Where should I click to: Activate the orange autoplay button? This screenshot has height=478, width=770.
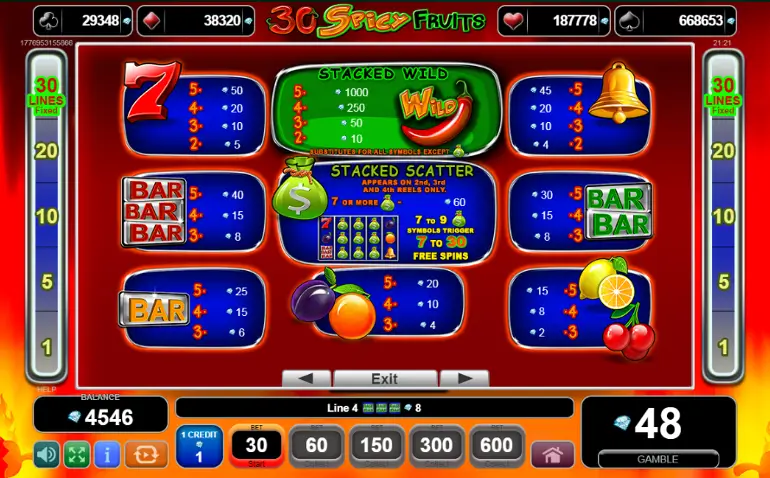coord(143,454)
